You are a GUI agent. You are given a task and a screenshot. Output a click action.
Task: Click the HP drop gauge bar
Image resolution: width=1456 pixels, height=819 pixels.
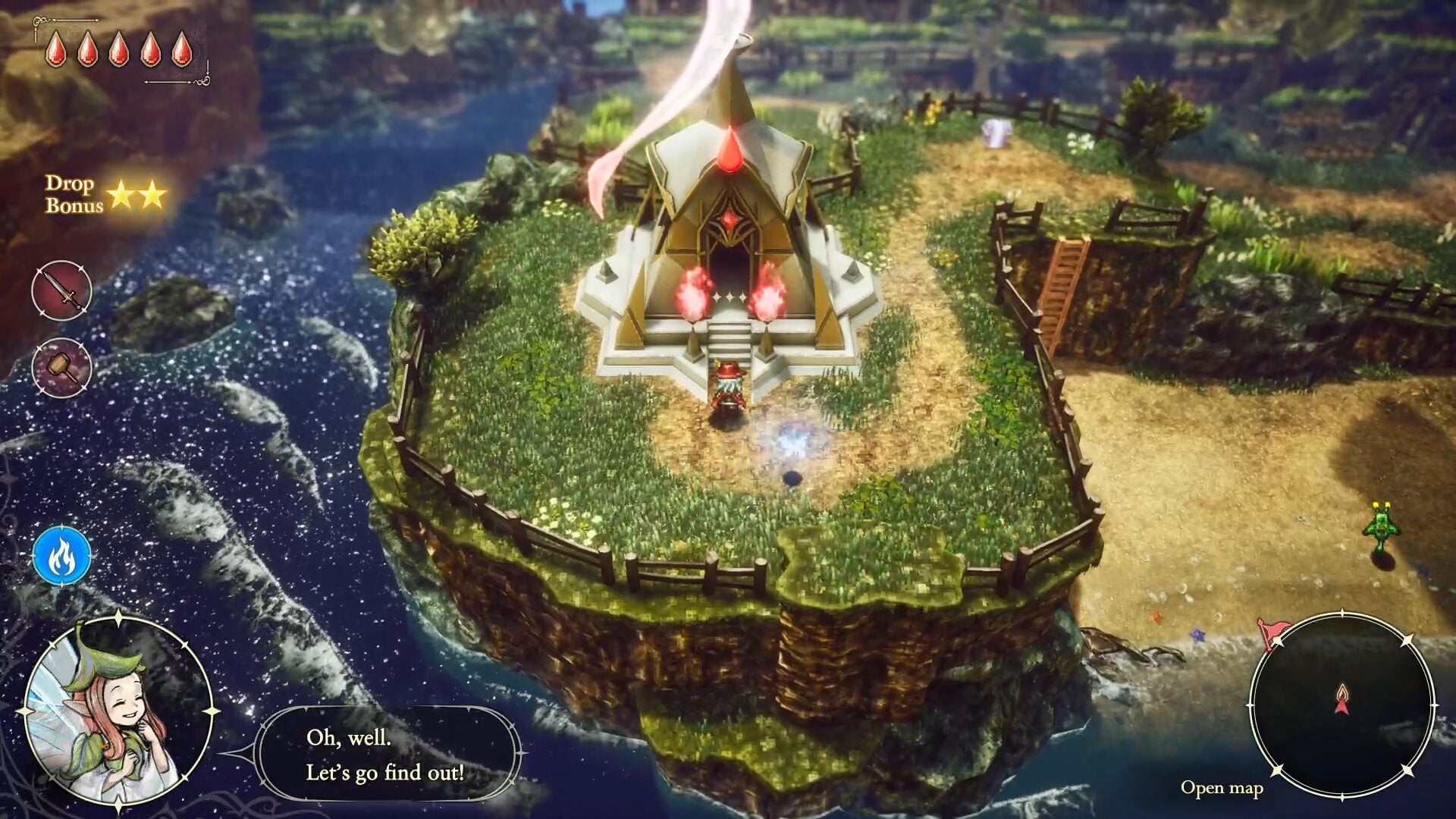point(118,51)
